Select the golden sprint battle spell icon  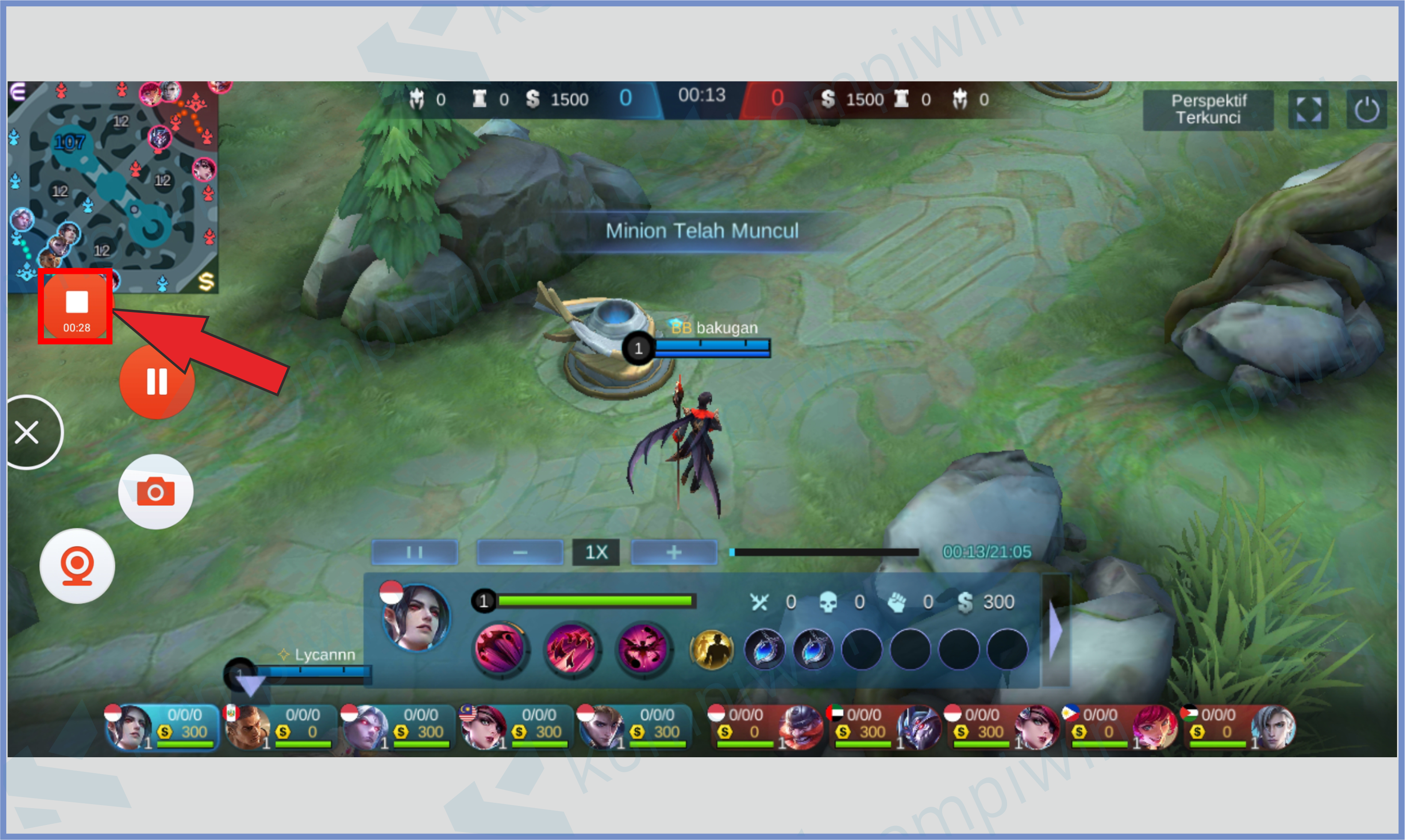coord(711,649)
